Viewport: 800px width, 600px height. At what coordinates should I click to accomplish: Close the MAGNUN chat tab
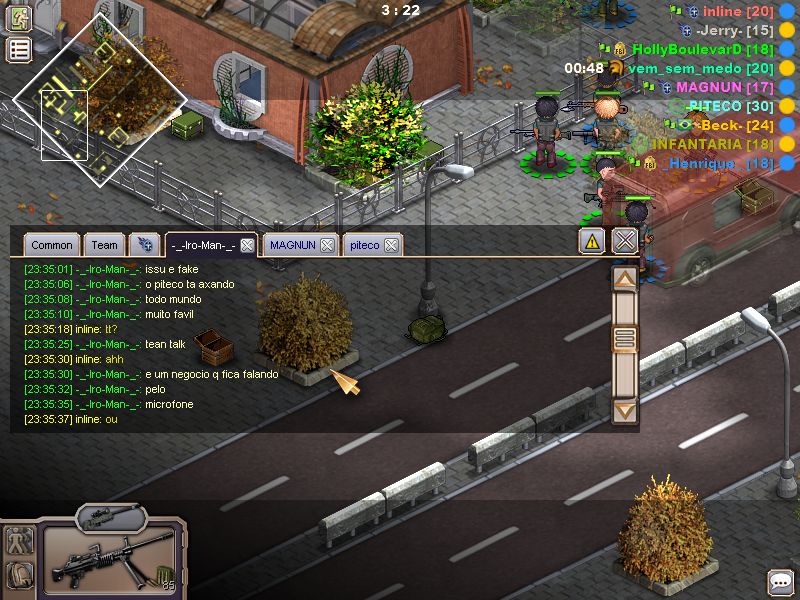tap(327, 245)
